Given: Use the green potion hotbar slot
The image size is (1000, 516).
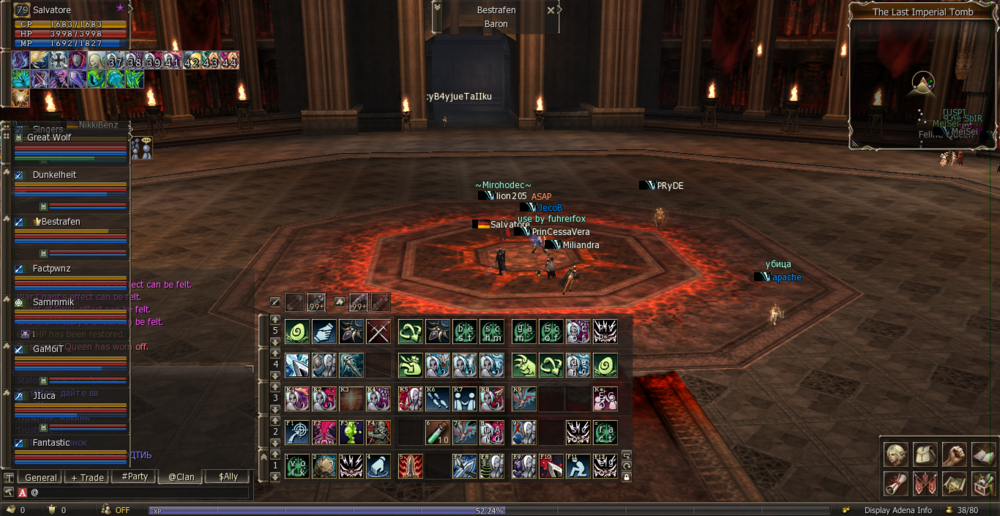Looking at the screenshot, I should click(x=436, y=431).
